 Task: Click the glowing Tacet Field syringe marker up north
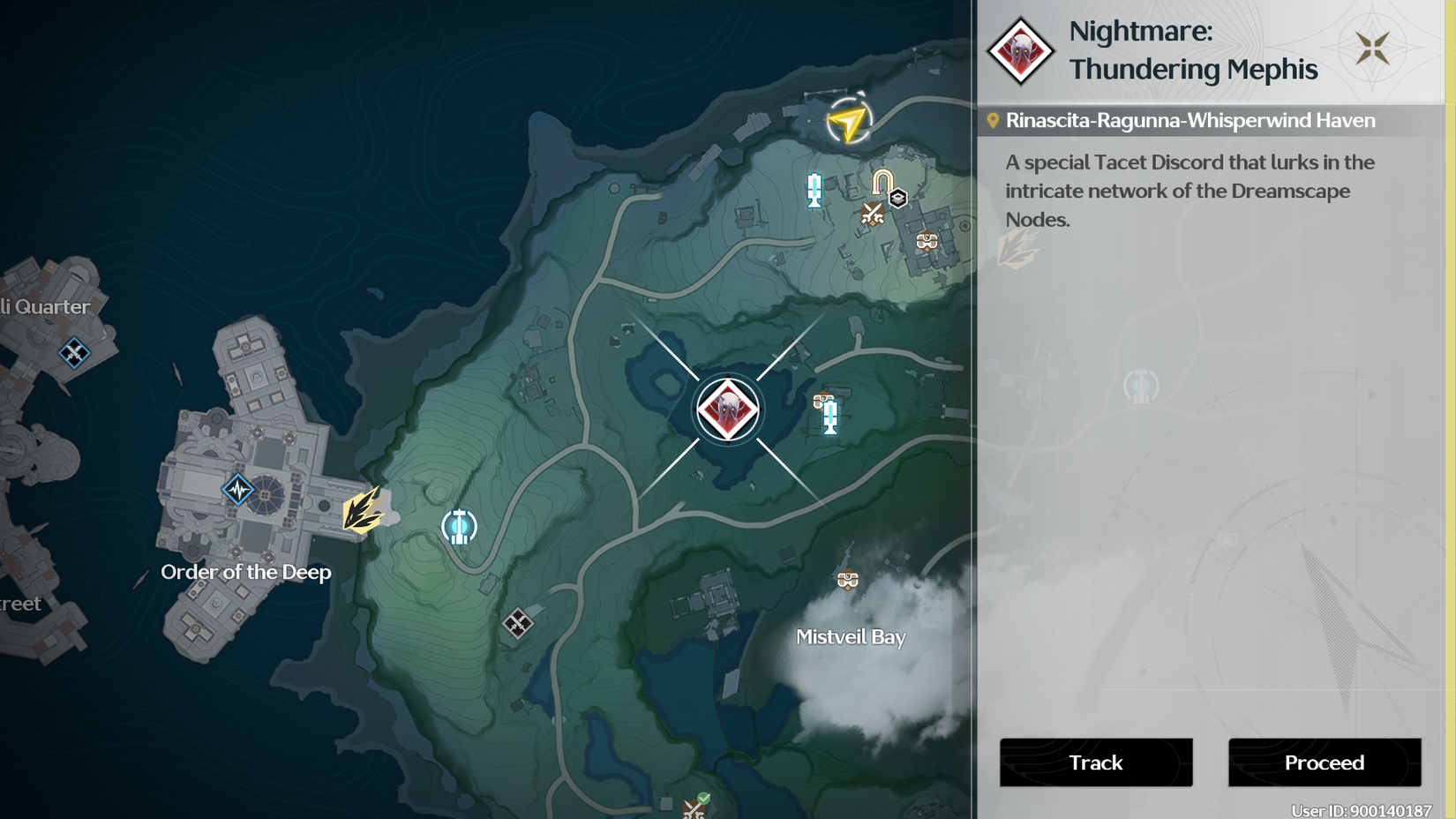tap(814, 190)
